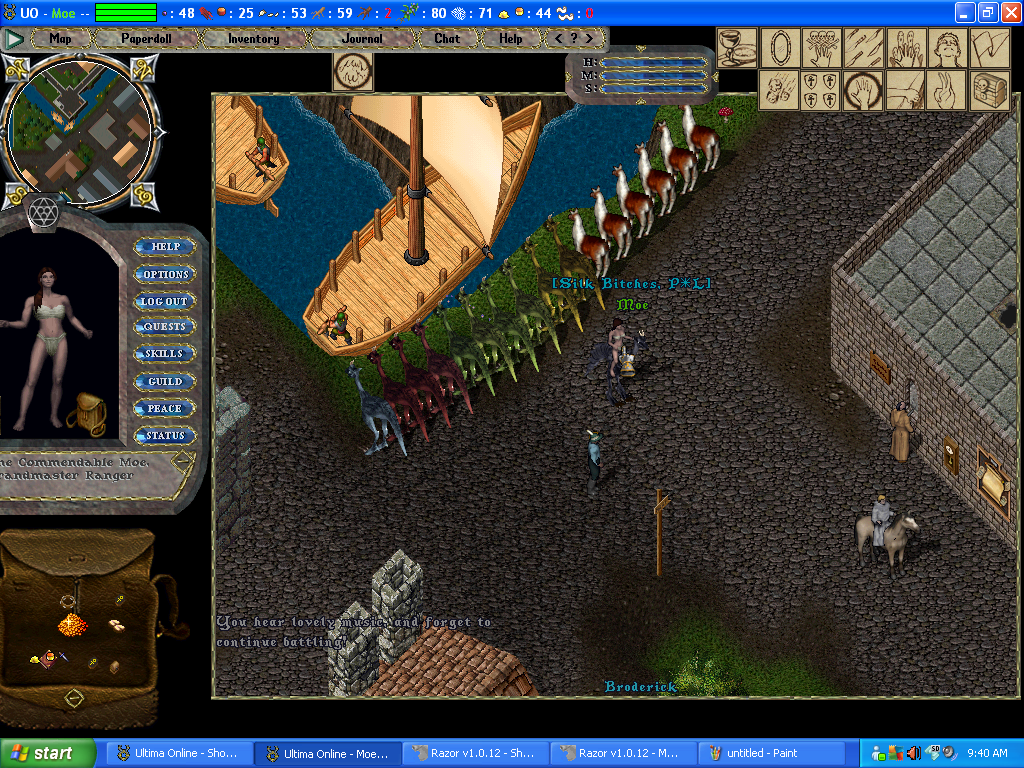Toggle the PEACE mode button
This screenshot has width=1024, height=768.
pyautogui.click(x=165, y=409)
